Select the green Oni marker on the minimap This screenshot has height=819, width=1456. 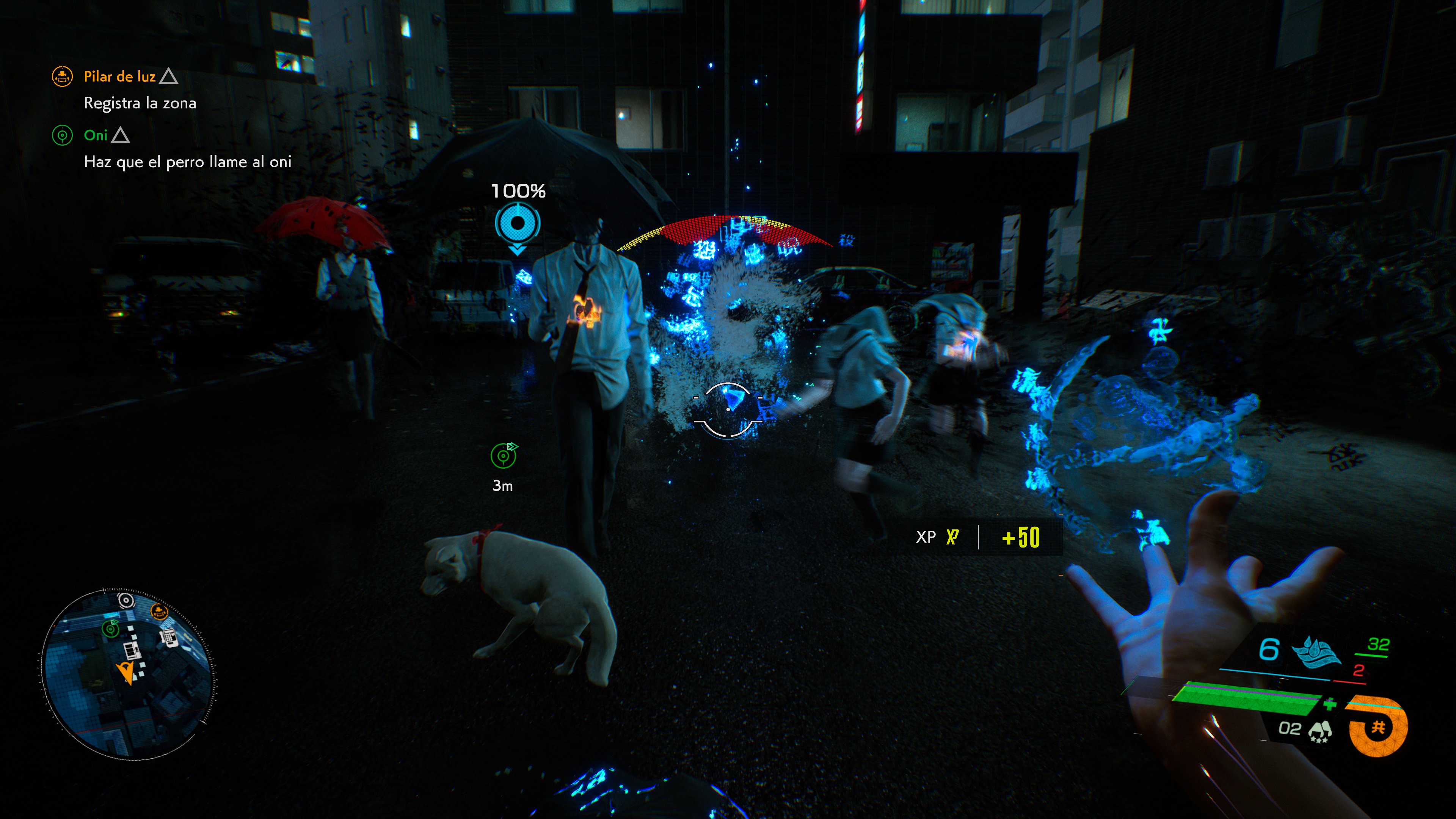click(x=110, y=629)
